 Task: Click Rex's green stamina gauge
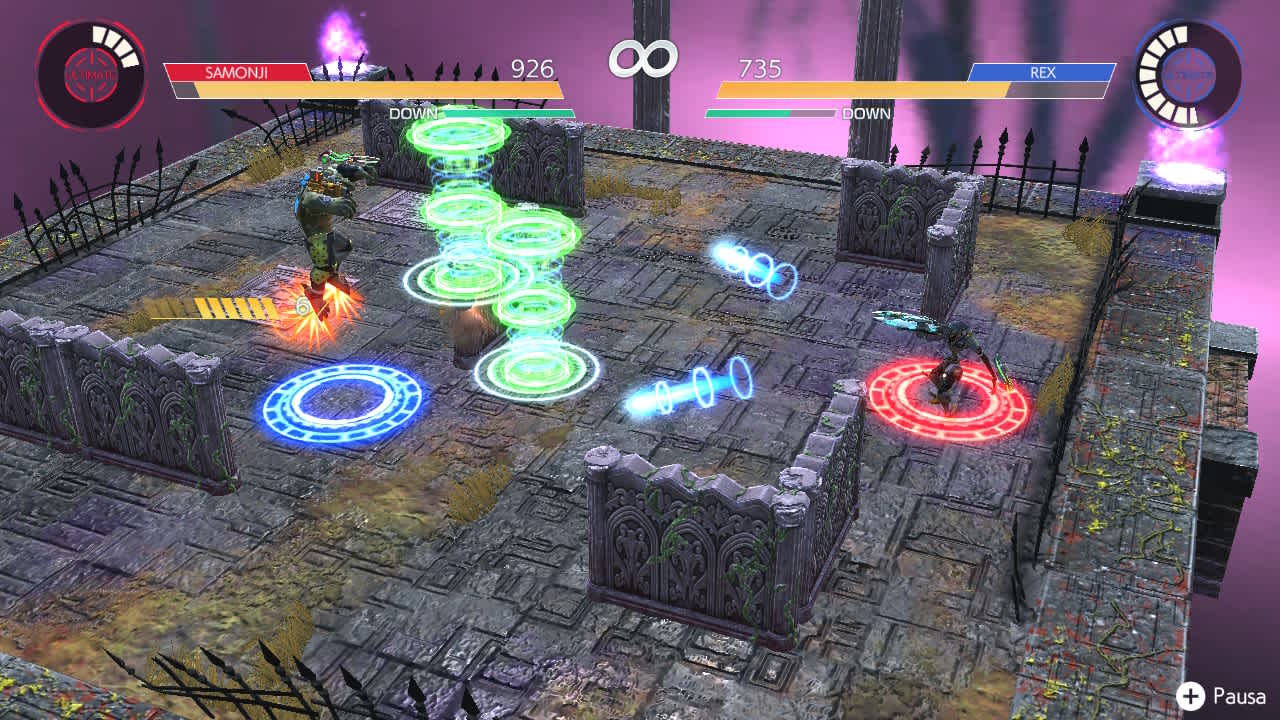point(745,113)
